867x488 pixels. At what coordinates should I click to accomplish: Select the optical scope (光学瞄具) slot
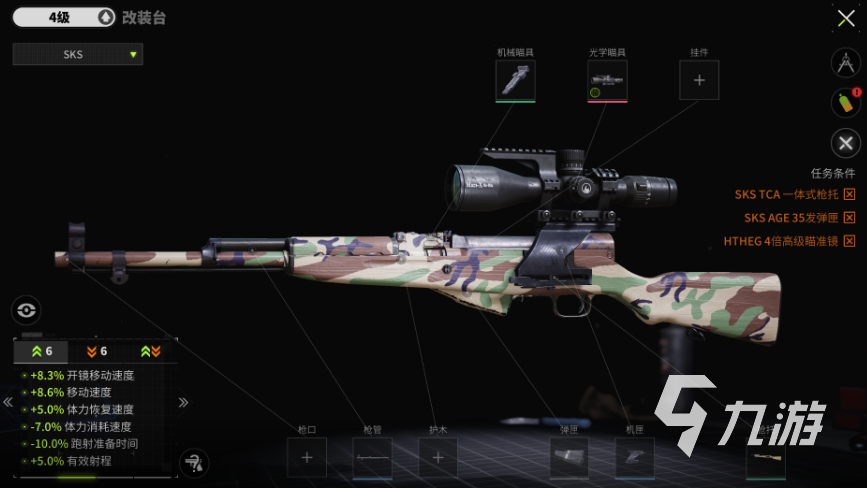click(607, 80)
